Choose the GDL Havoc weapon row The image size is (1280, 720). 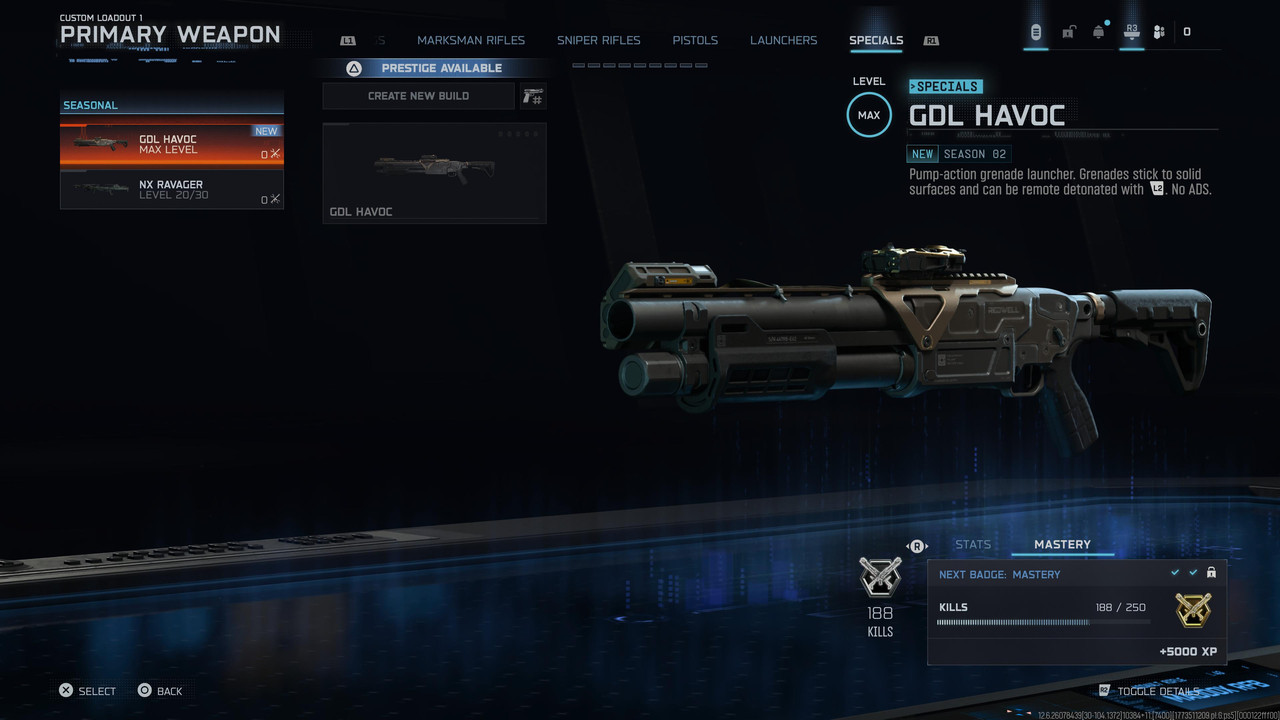click(x=171, y=145)
